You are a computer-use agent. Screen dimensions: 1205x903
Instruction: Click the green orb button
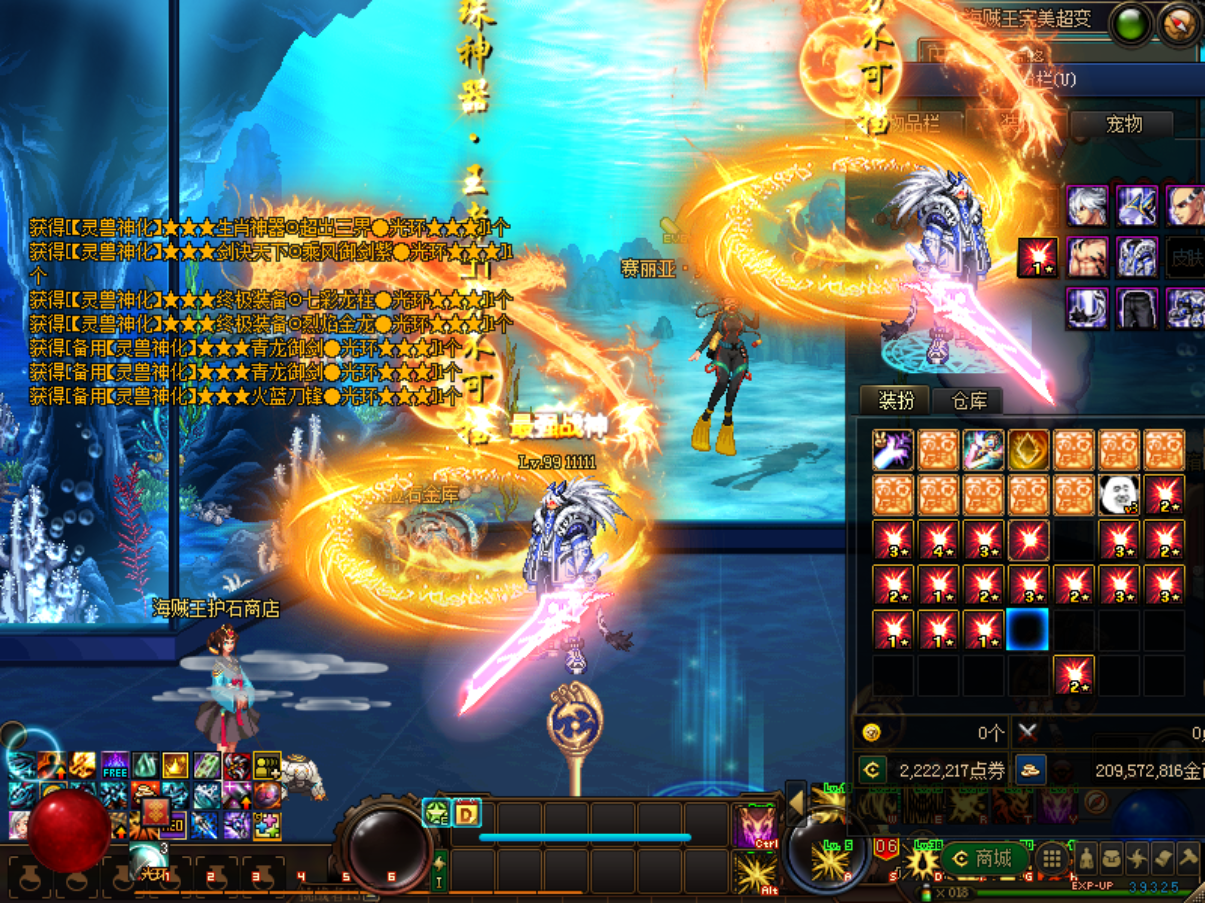1132,25
